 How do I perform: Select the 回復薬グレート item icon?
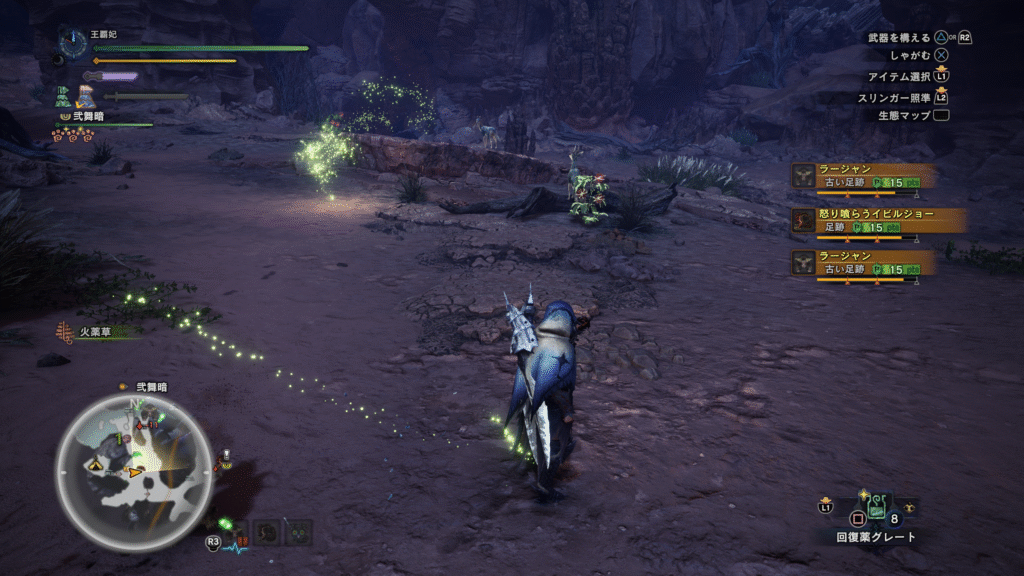tap(877, 506)
